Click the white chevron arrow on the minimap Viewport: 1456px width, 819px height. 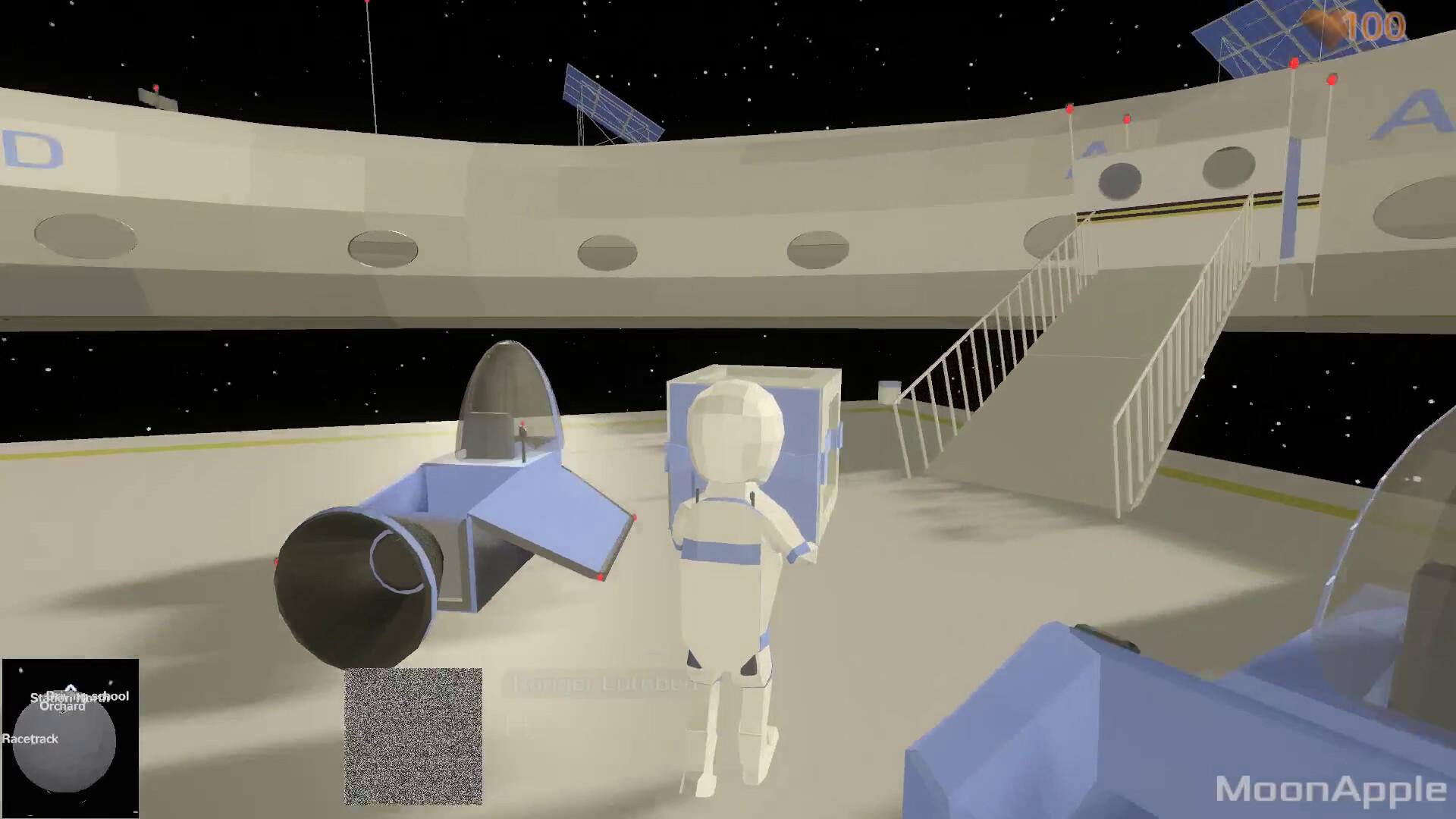pyautogui.click(x=70, y=686)
